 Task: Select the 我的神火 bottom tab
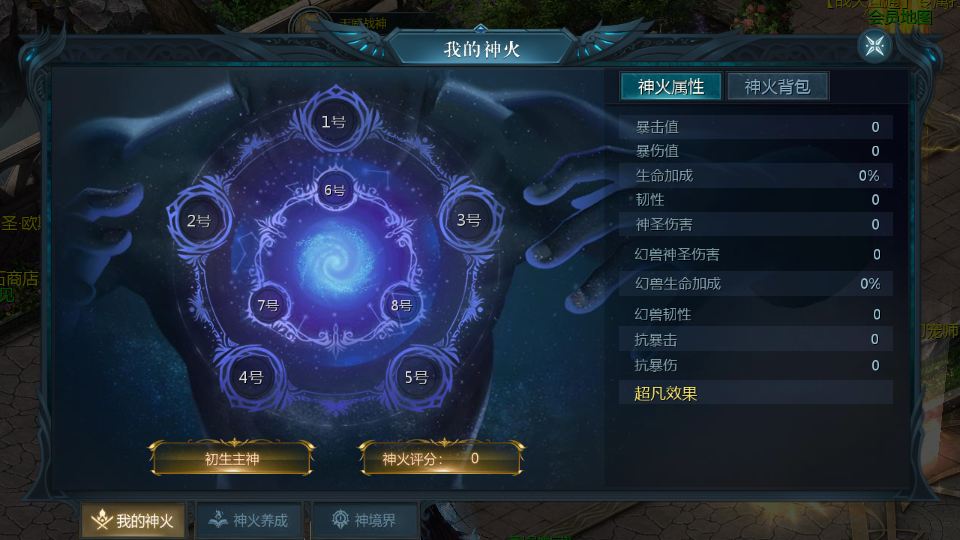pos(133,520)
